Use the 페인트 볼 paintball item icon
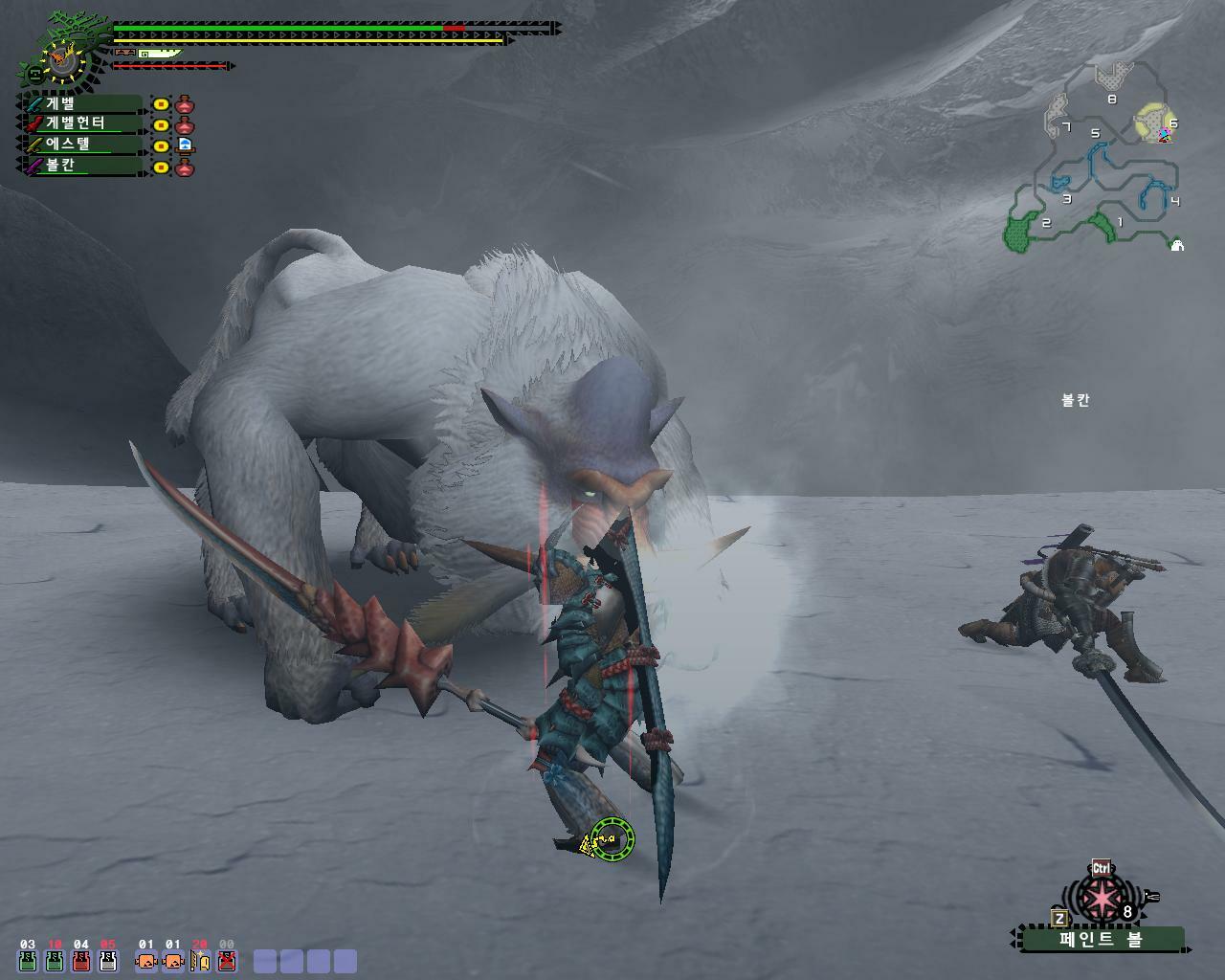Image resolution: width=1225 pixels, height=980 pixels. click(x=1102, y=899)
